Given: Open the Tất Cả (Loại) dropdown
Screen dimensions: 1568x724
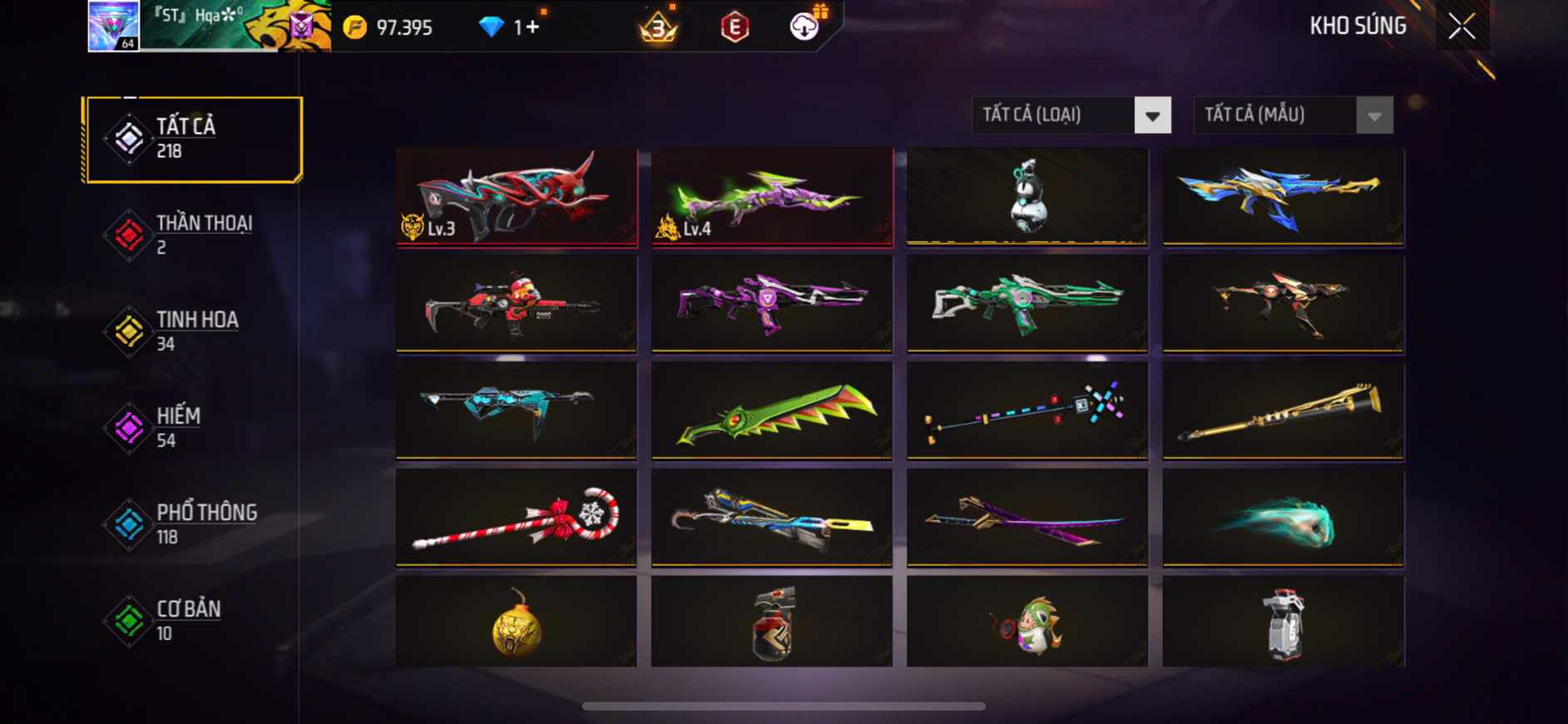Looking at the screenshot, I should [1153, 116].
